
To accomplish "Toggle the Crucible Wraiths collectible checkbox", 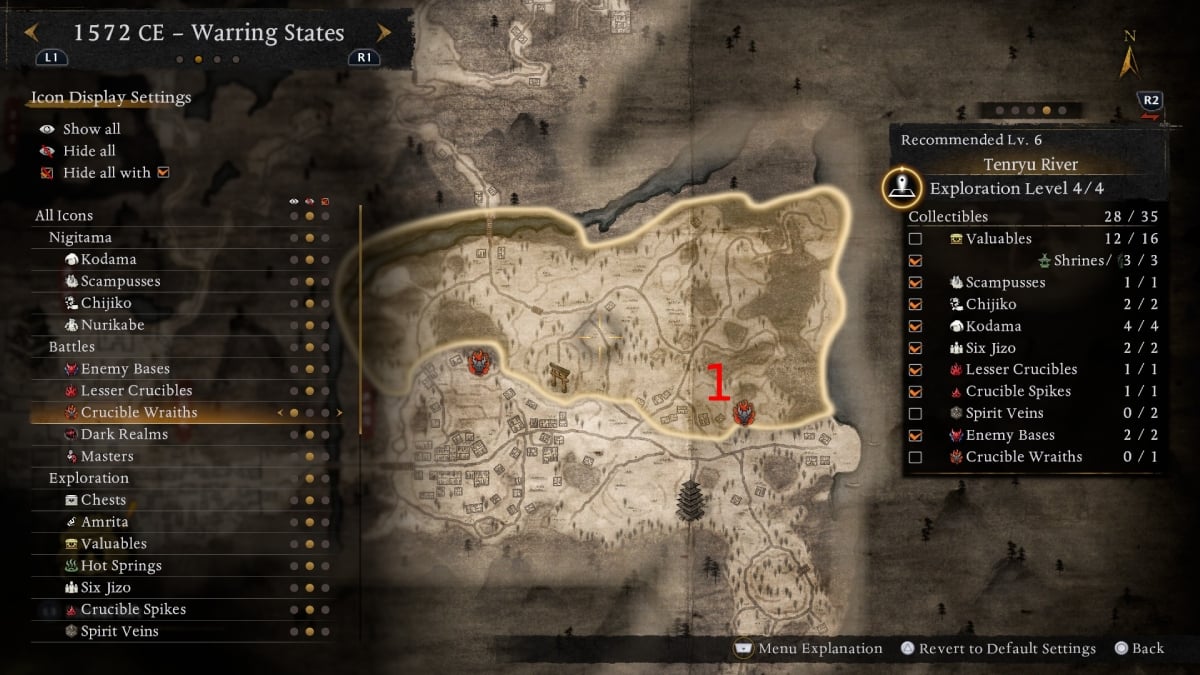I will [915, 457].
